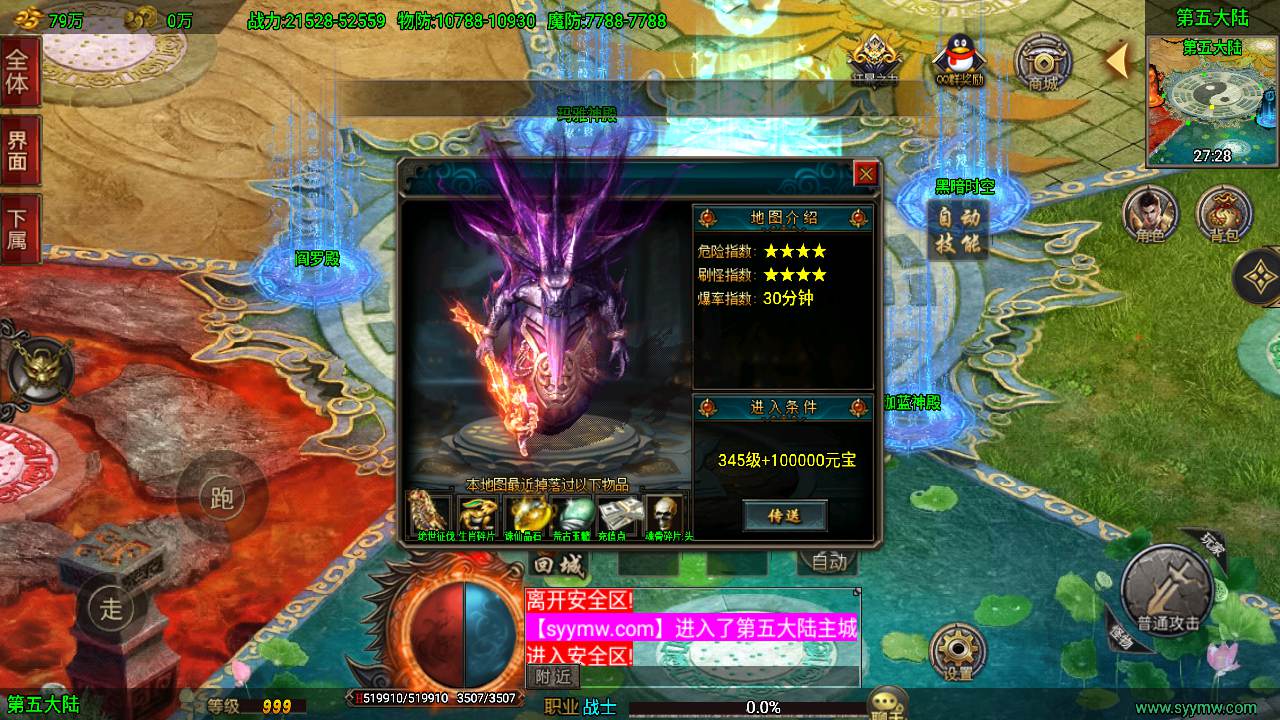1280x720 pixels.
Task: Open the 设置 settings gear
Action: click(958, 652)
